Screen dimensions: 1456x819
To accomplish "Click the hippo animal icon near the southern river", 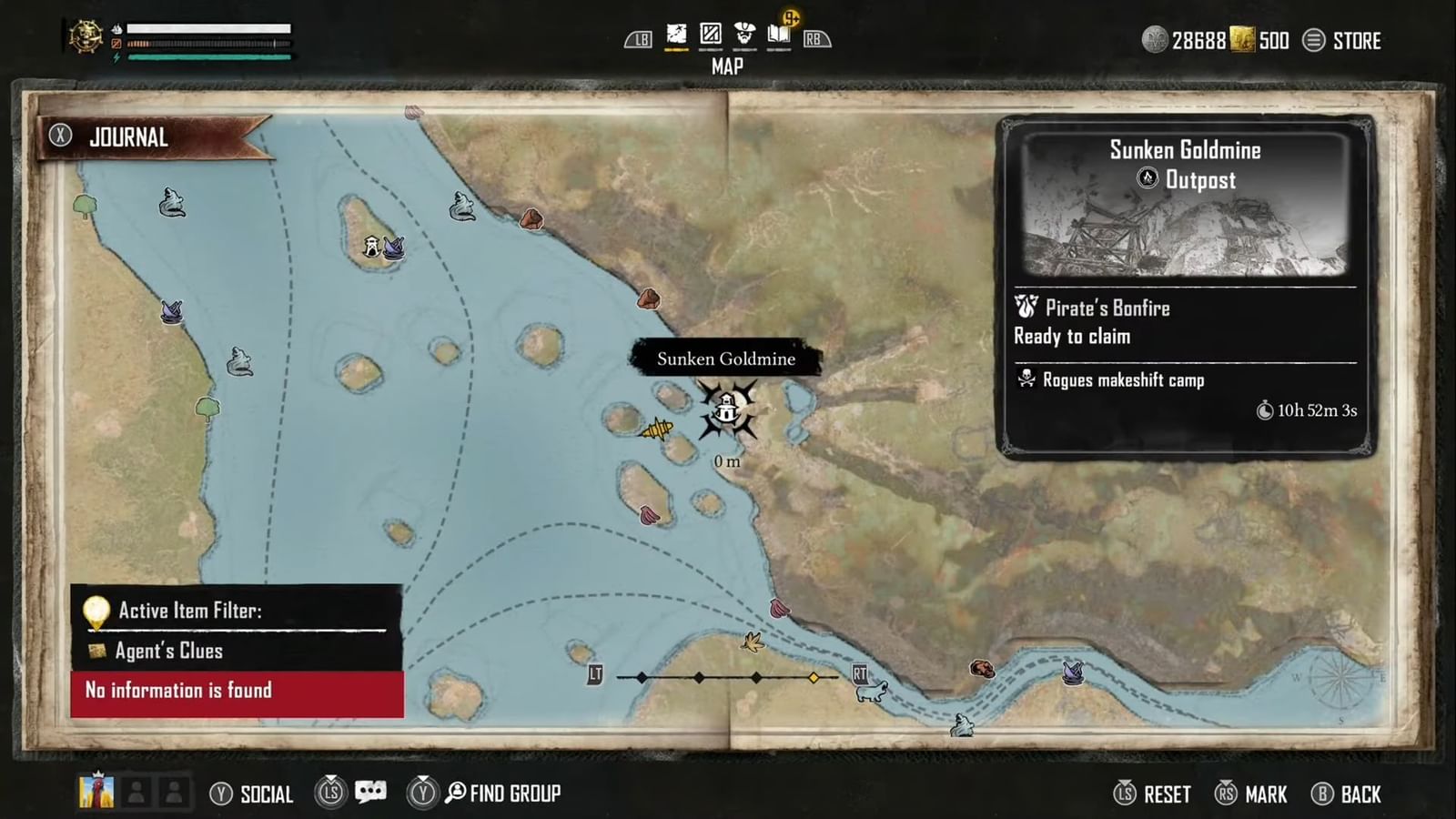I will point(872,693).
